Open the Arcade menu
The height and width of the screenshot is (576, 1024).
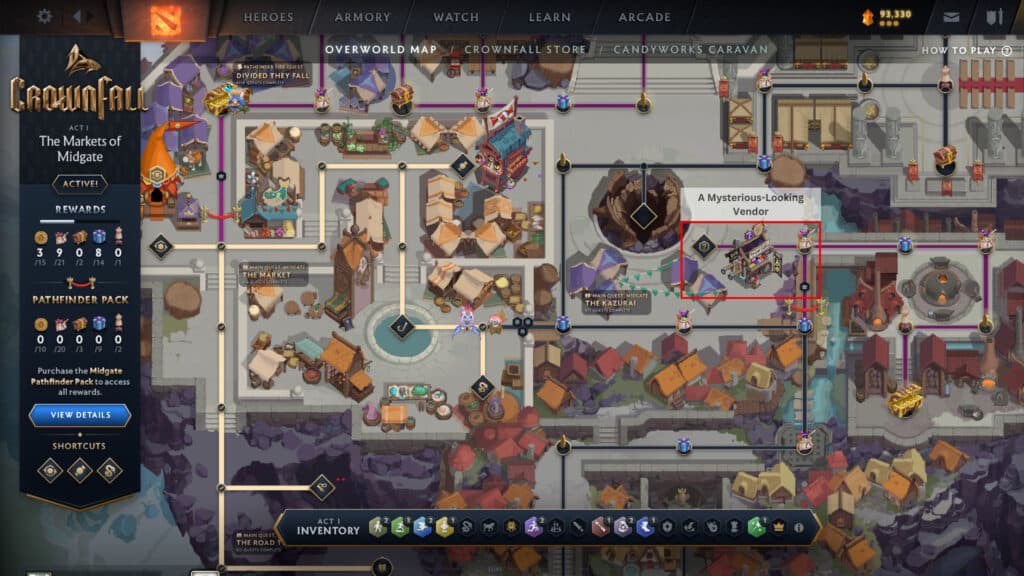tap(645, 17)
